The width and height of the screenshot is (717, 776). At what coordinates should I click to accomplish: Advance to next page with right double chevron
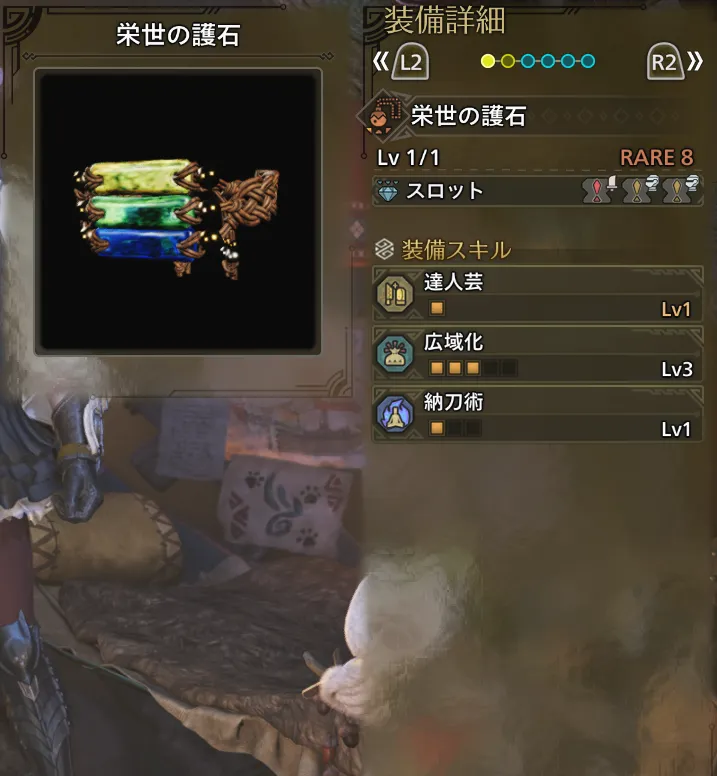point(695,62)
